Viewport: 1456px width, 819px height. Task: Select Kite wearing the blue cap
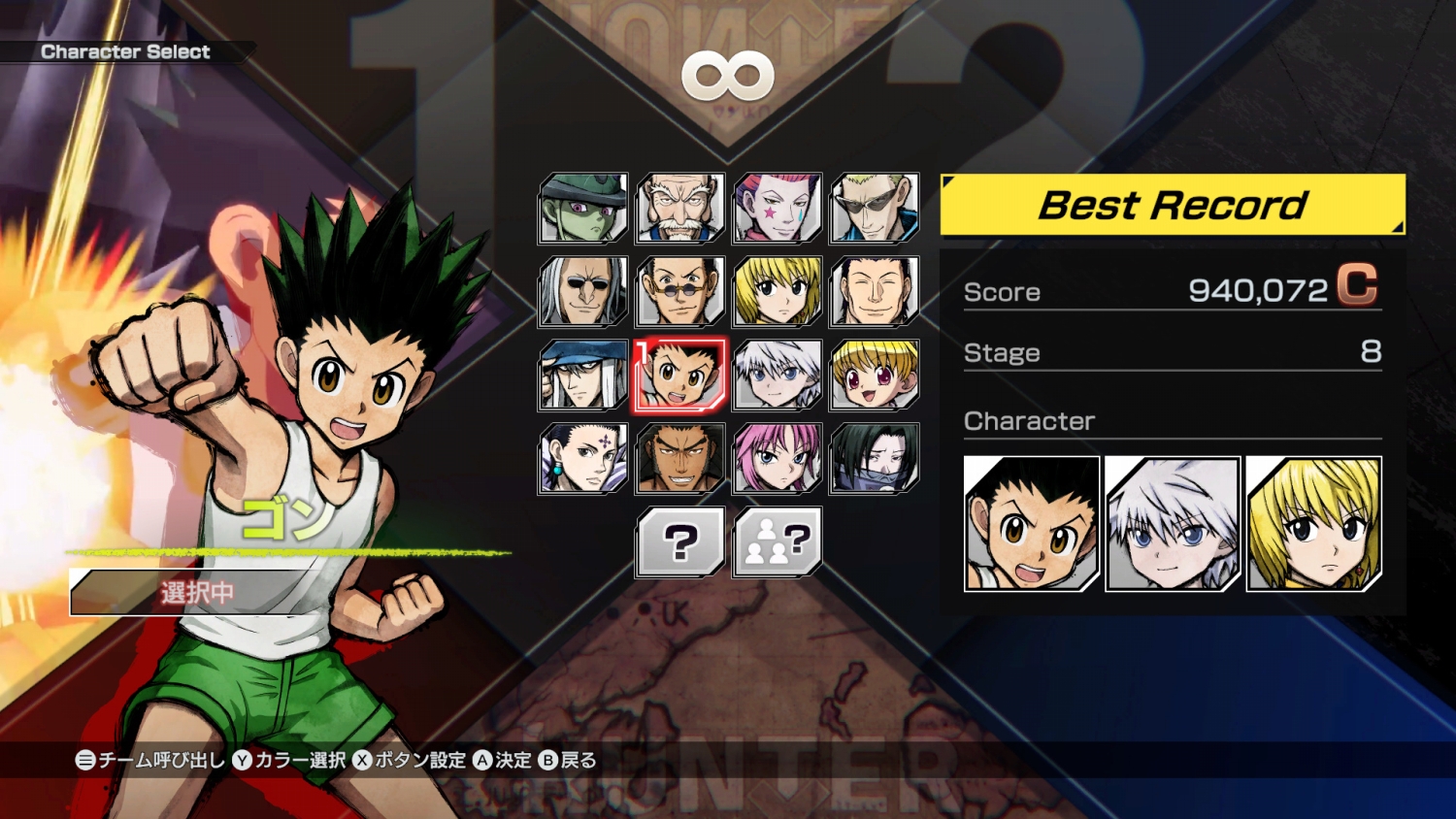(x=583, y=375)
